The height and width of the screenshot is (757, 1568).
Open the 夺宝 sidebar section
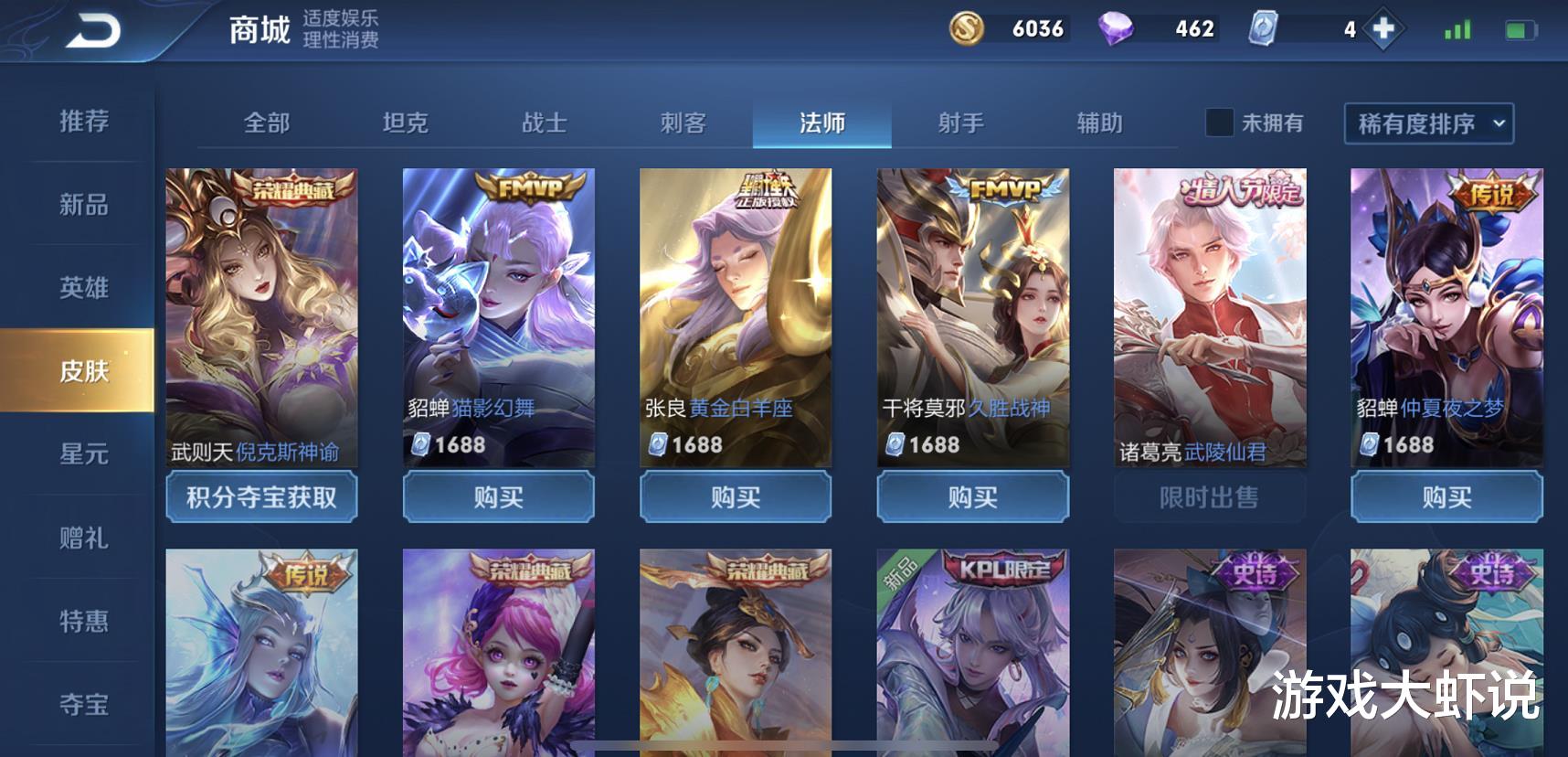coord(85,704)
